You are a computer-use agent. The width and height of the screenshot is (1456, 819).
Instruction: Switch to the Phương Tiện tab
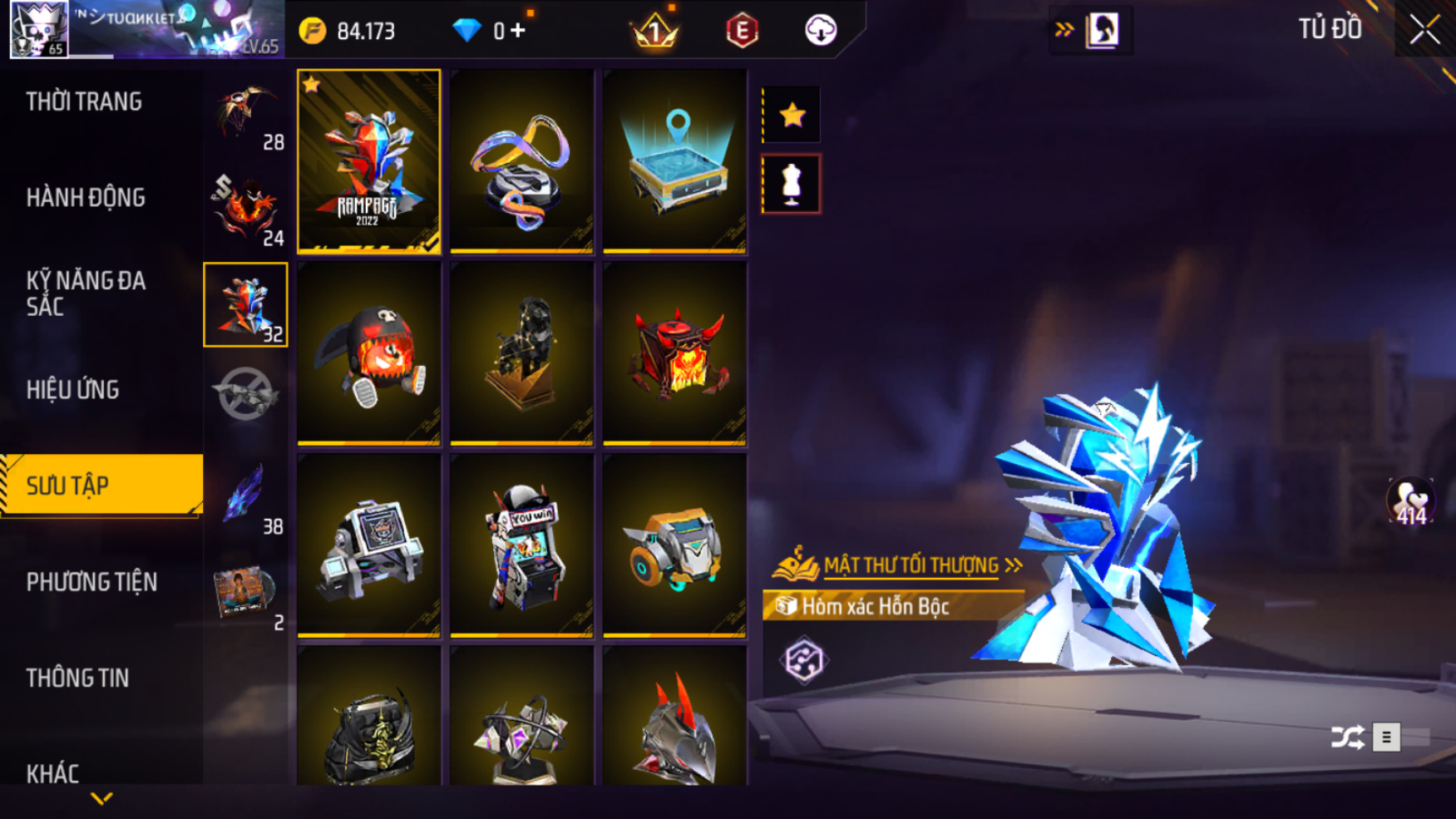pos(91,582)
